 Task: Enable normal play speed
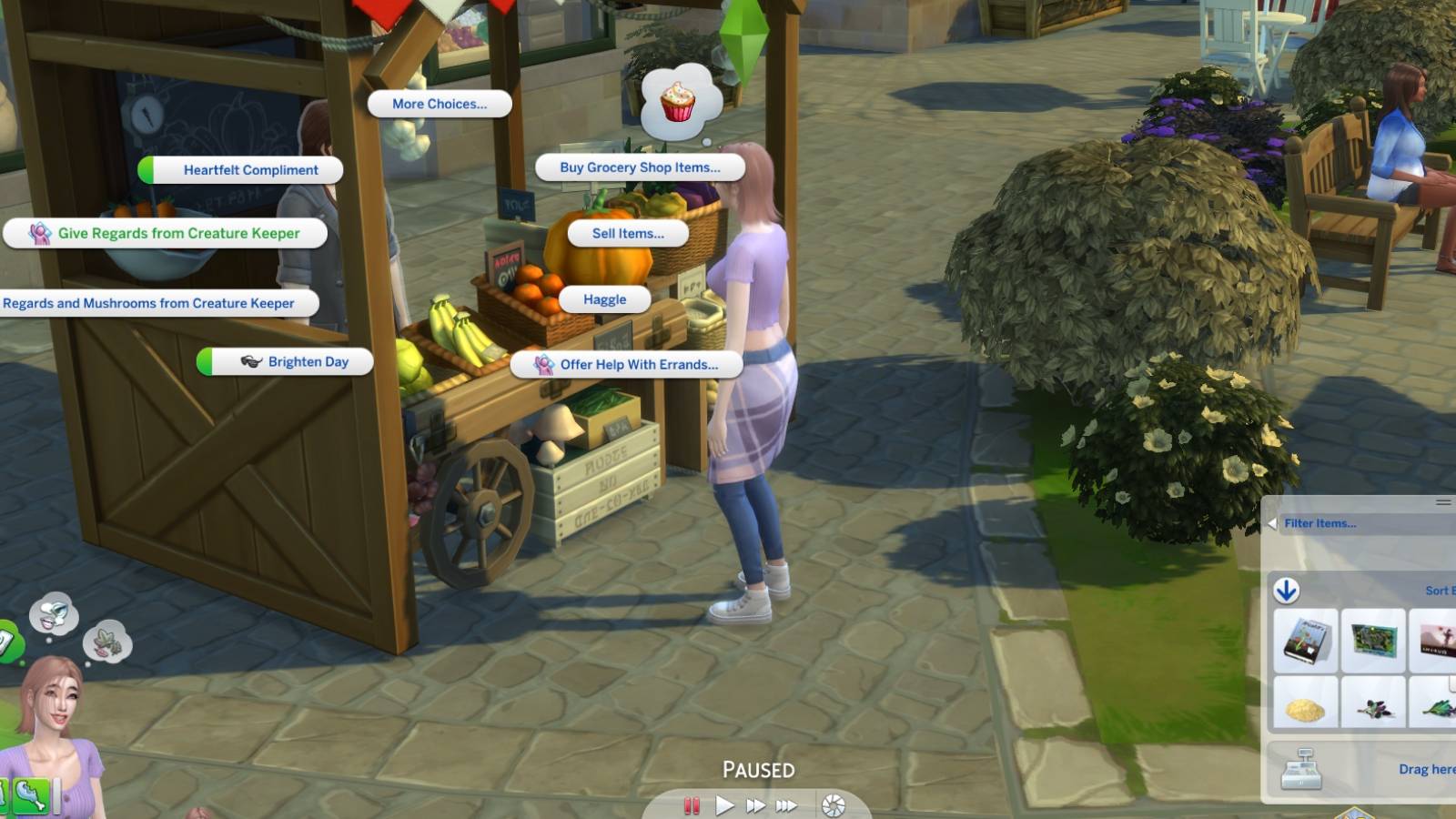point(724,804)
